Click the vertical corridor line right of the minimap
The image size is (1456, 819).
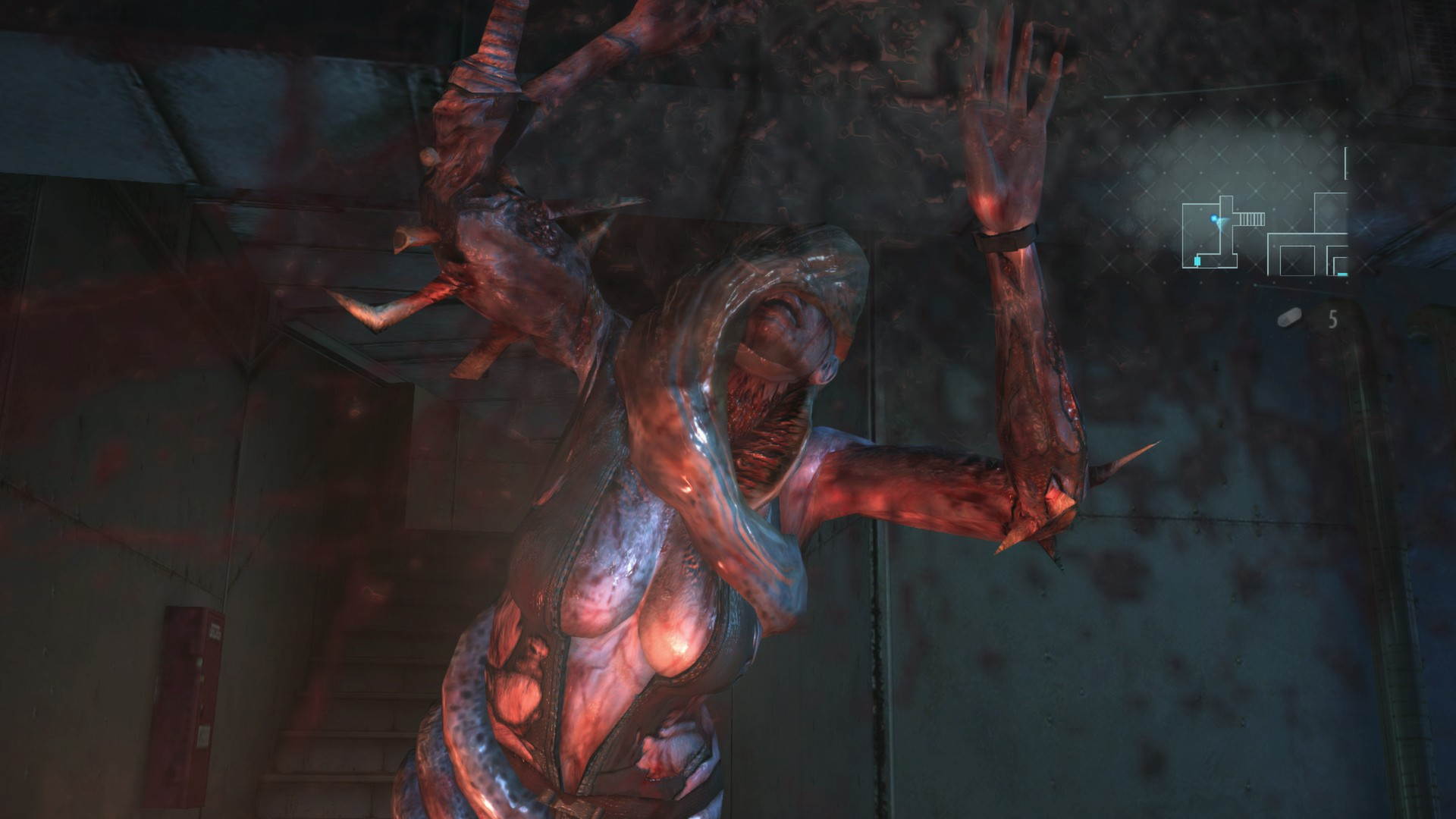pyautogui.click(x=1346, y=163)
